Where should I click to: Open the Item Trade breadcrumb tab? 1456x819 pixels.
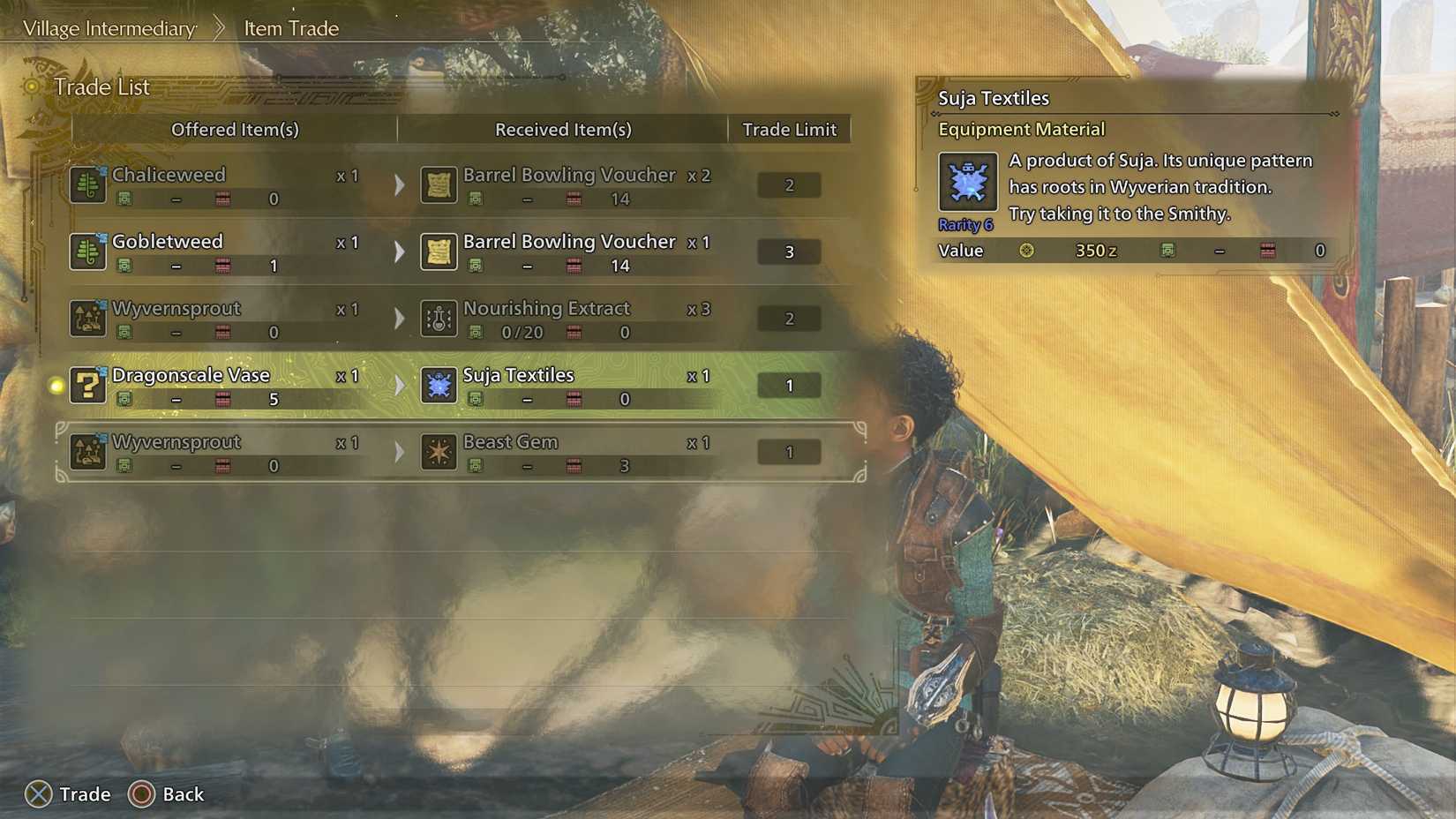(x=289, y=27)
